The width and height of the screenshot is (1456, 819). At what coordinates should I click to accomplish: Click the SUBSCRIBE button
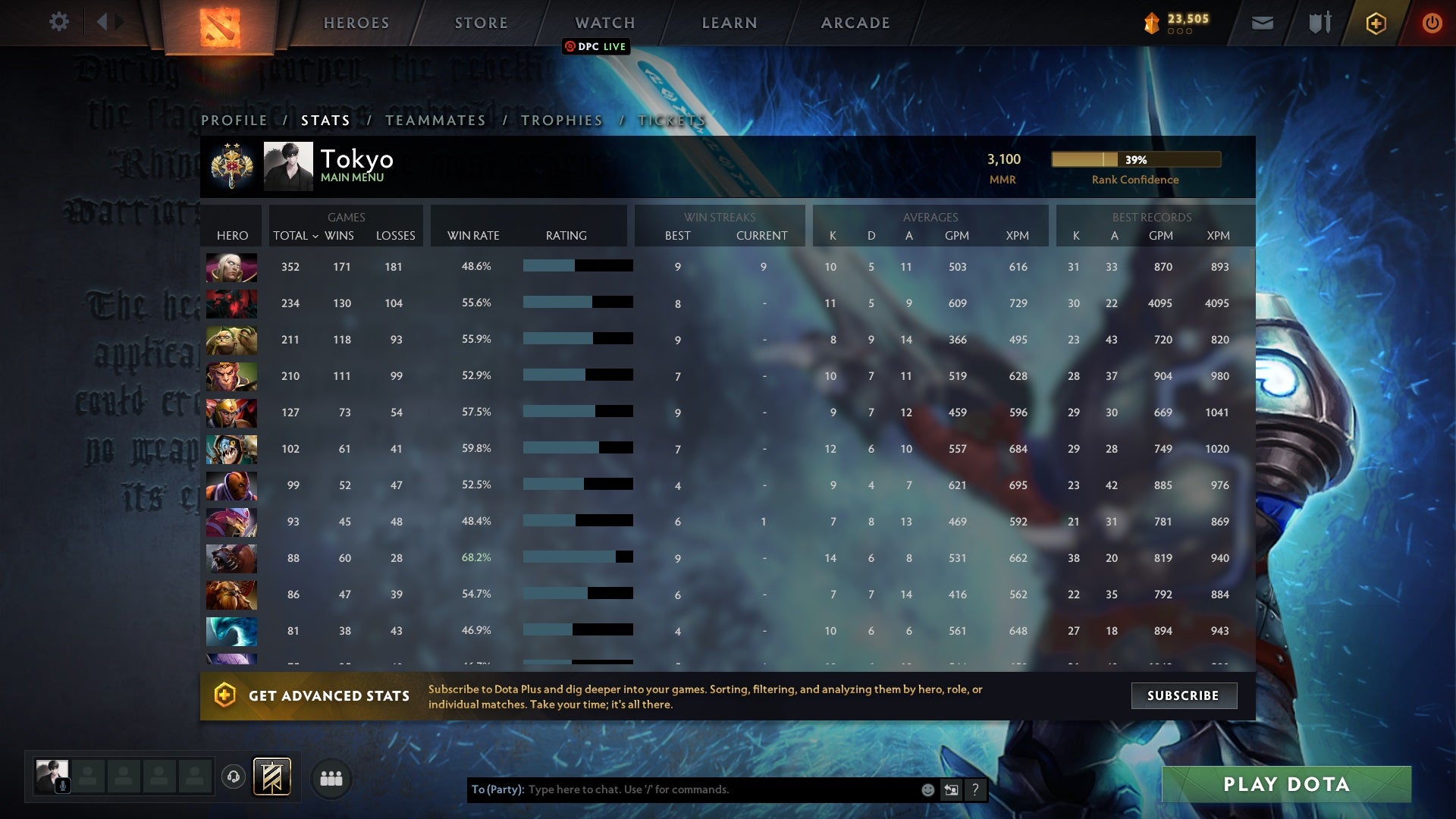[1184, 695]
